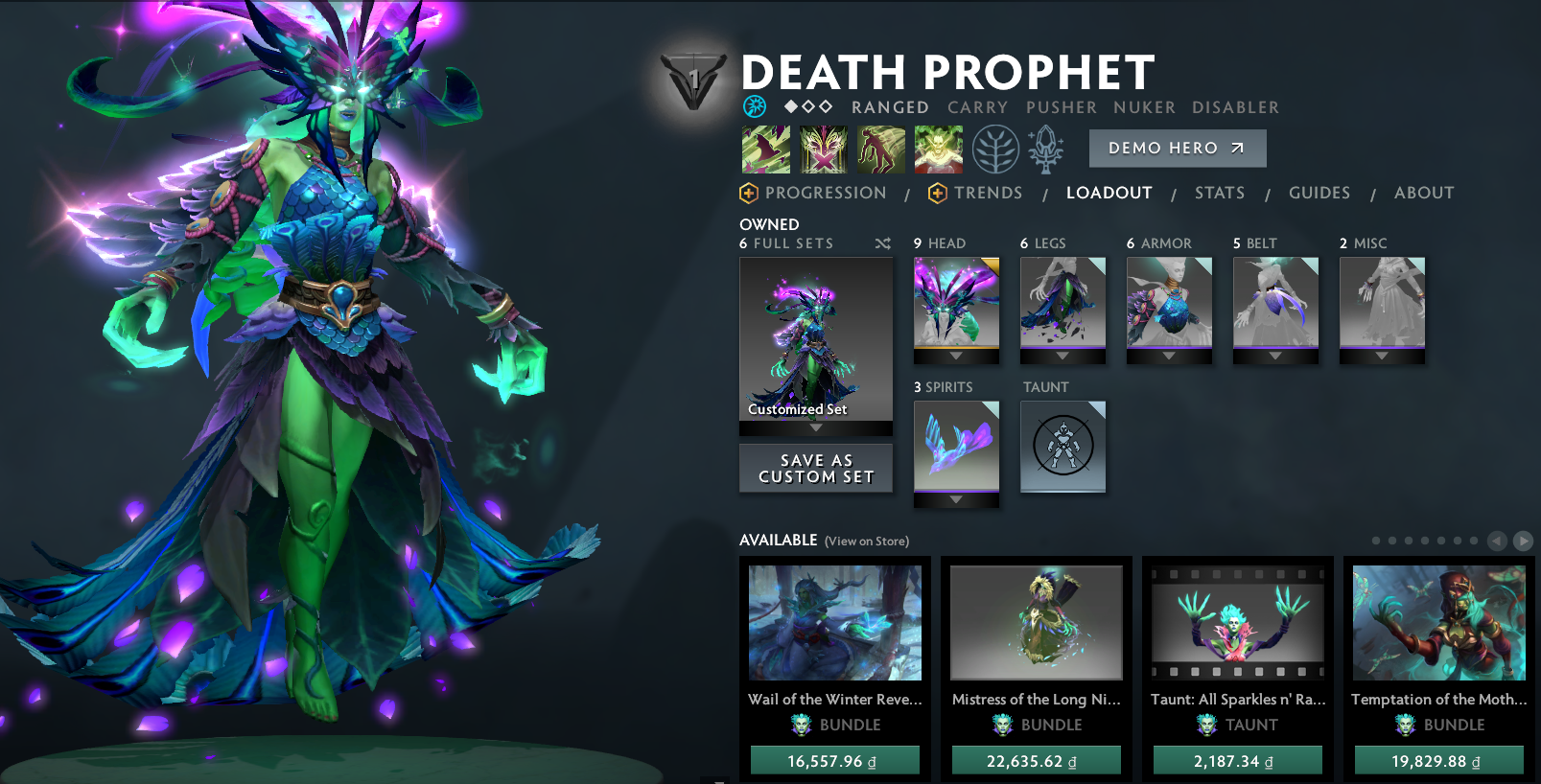The image size is (1541, 784).
Task: Select the empty Taunt slot icon
Action: (1062, 447)
